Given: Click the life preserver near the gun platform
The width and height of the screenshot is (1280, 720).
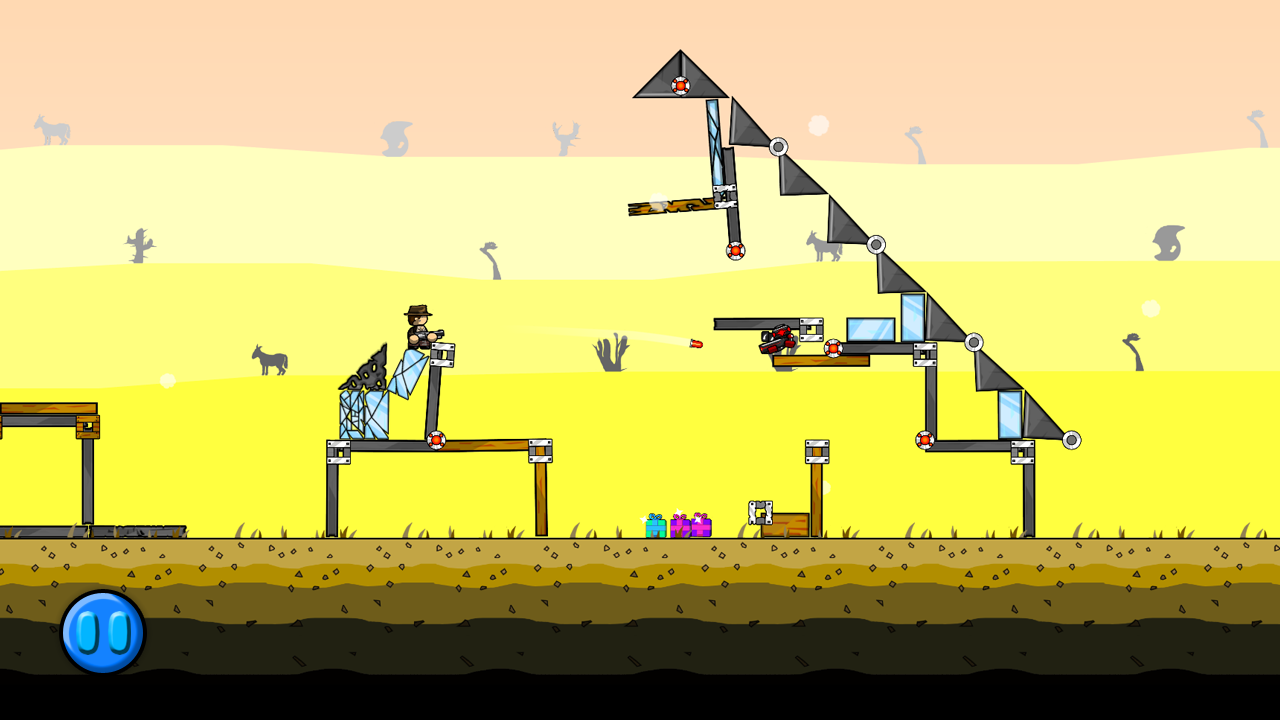Looking at the screenshot, I should point(833,348).
